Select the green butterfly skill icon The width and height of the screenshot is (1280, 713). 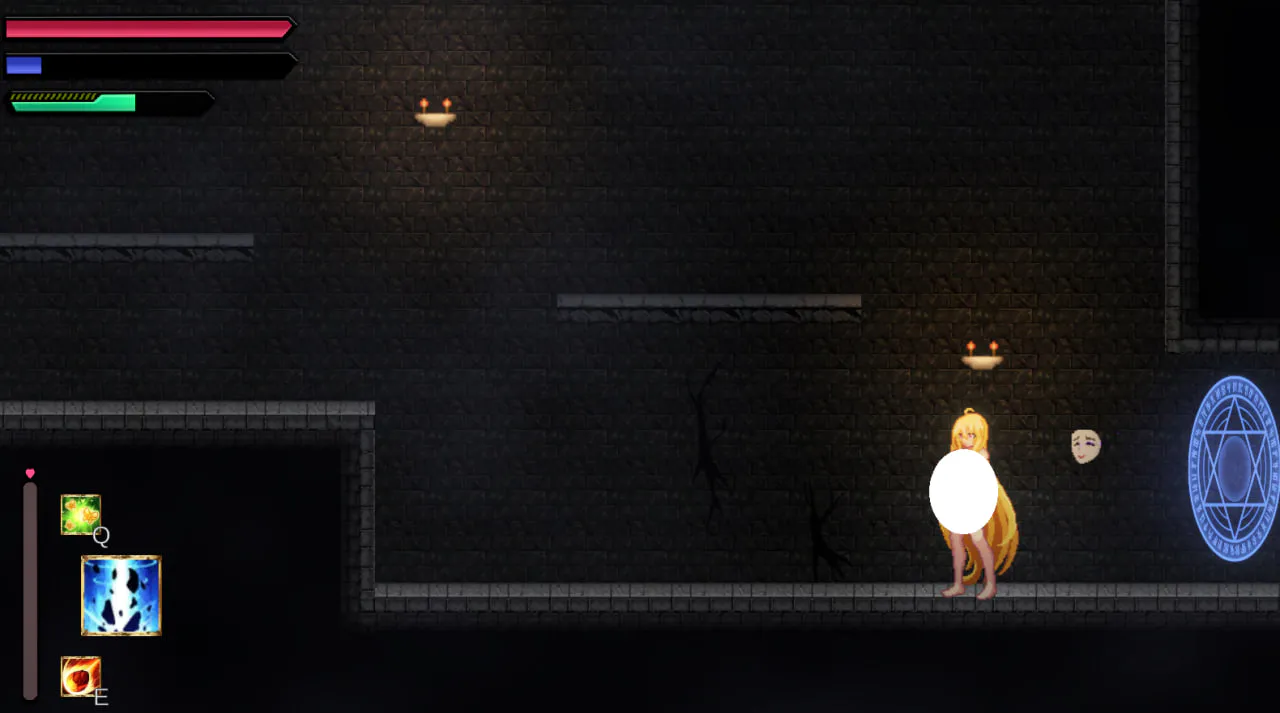point(80,514)
